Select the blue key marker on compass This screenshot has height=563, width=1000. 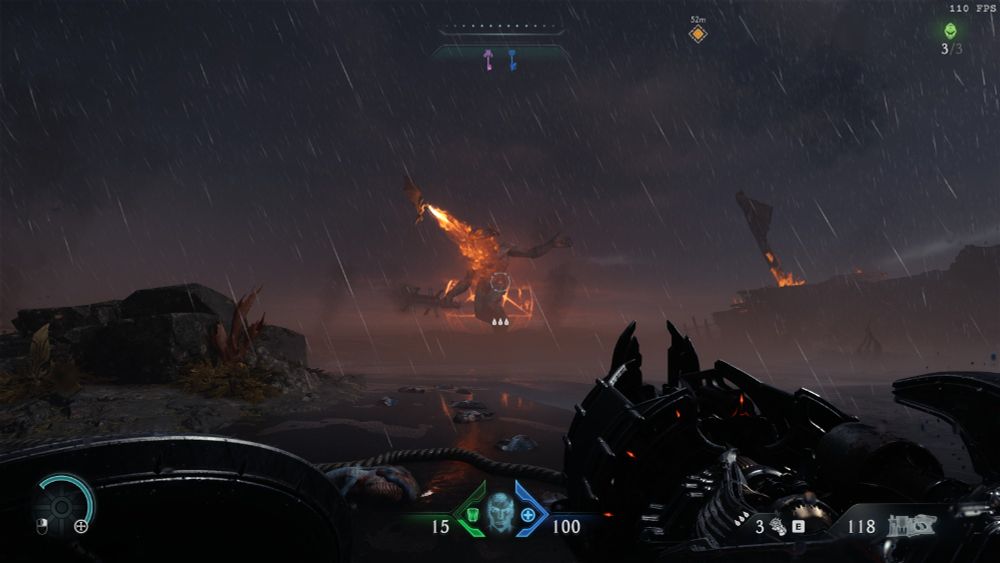pos(512,60)
